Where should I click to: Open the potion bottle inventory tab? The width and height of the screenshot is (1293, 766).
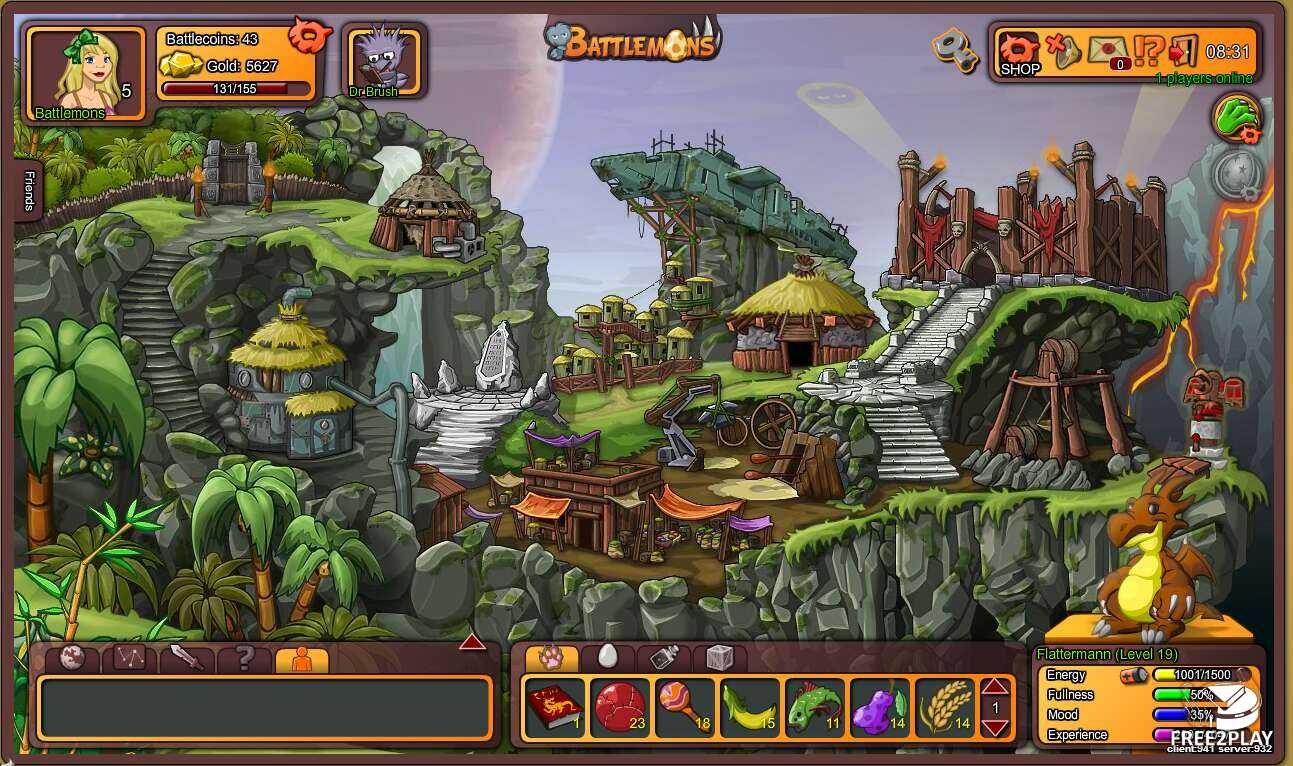point(664,657)
